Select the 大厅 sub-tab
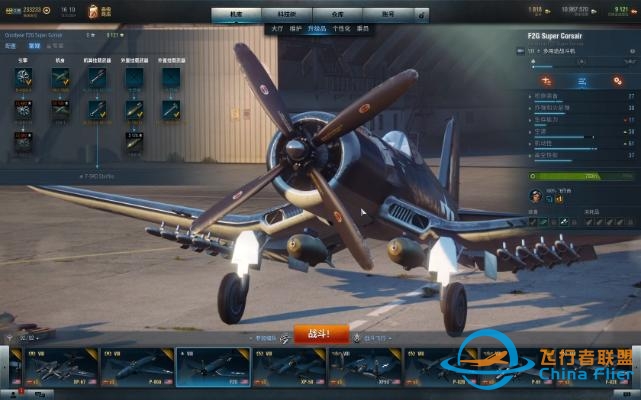Screen dimensions: 641x400 coord(277,29)
